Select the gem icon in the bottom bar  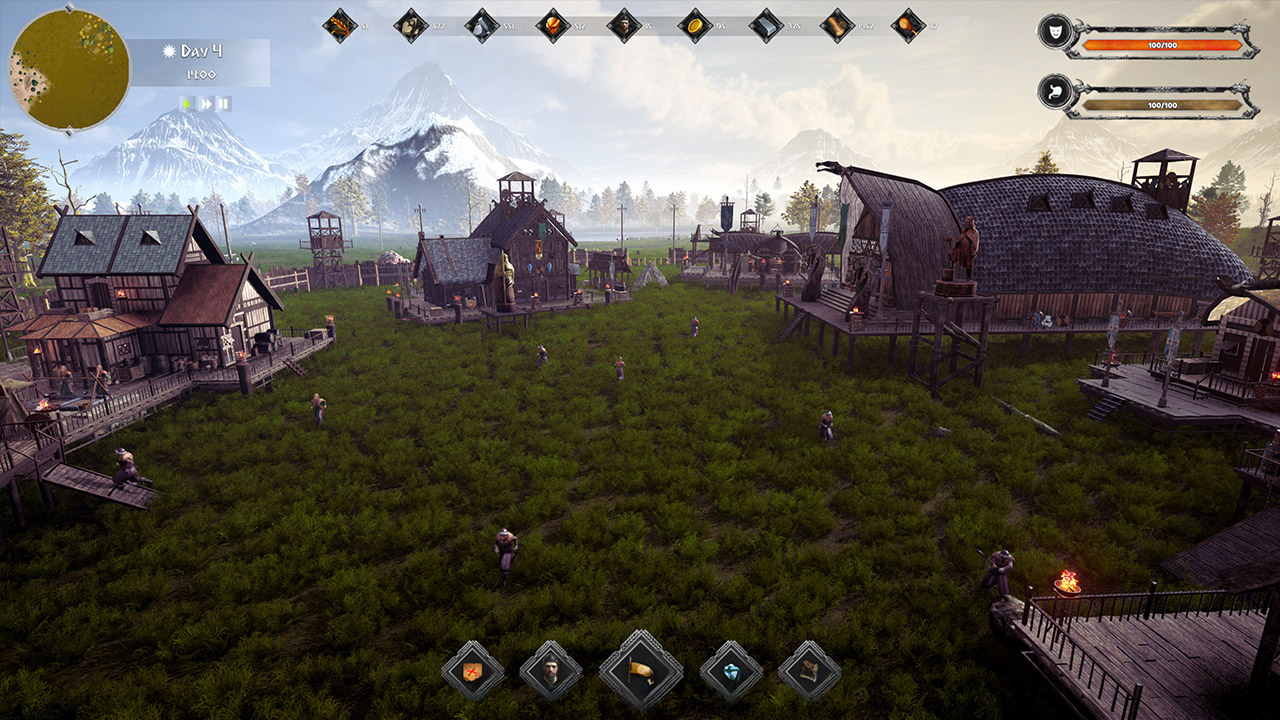tap(730, 670)
